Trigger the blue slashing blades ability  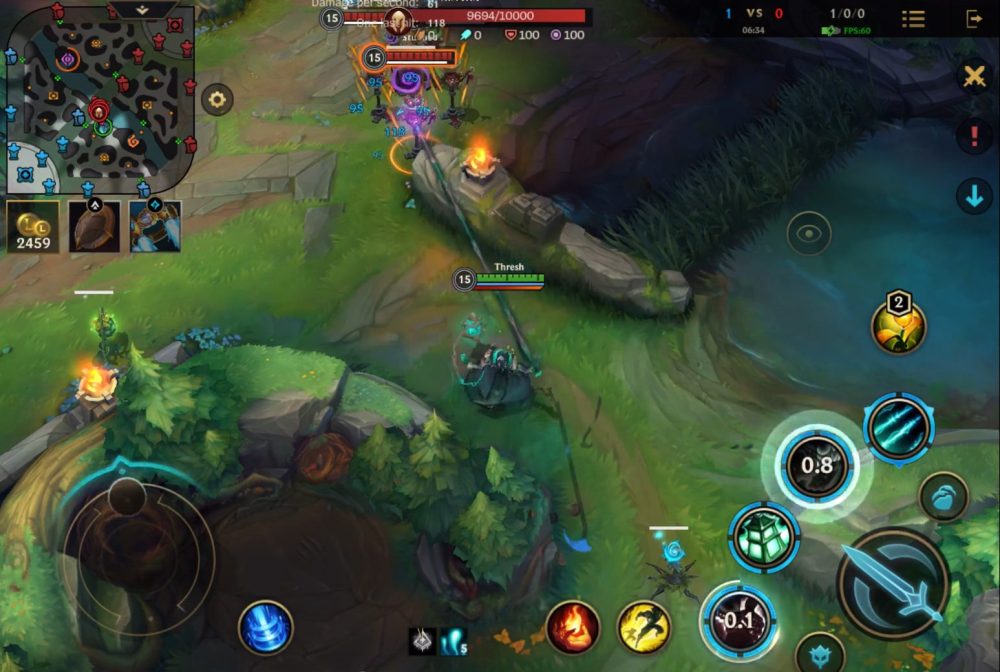pos(898,429)
